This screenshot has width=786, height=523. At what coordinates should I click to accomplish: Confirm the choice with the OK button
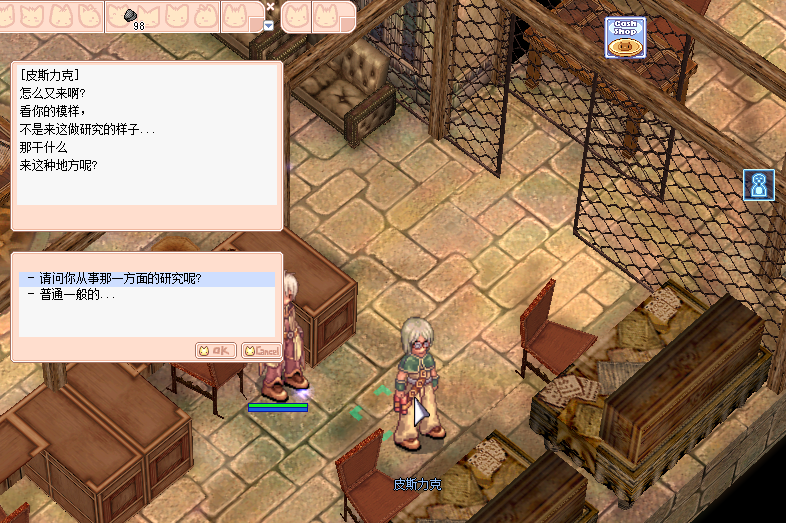215,350
